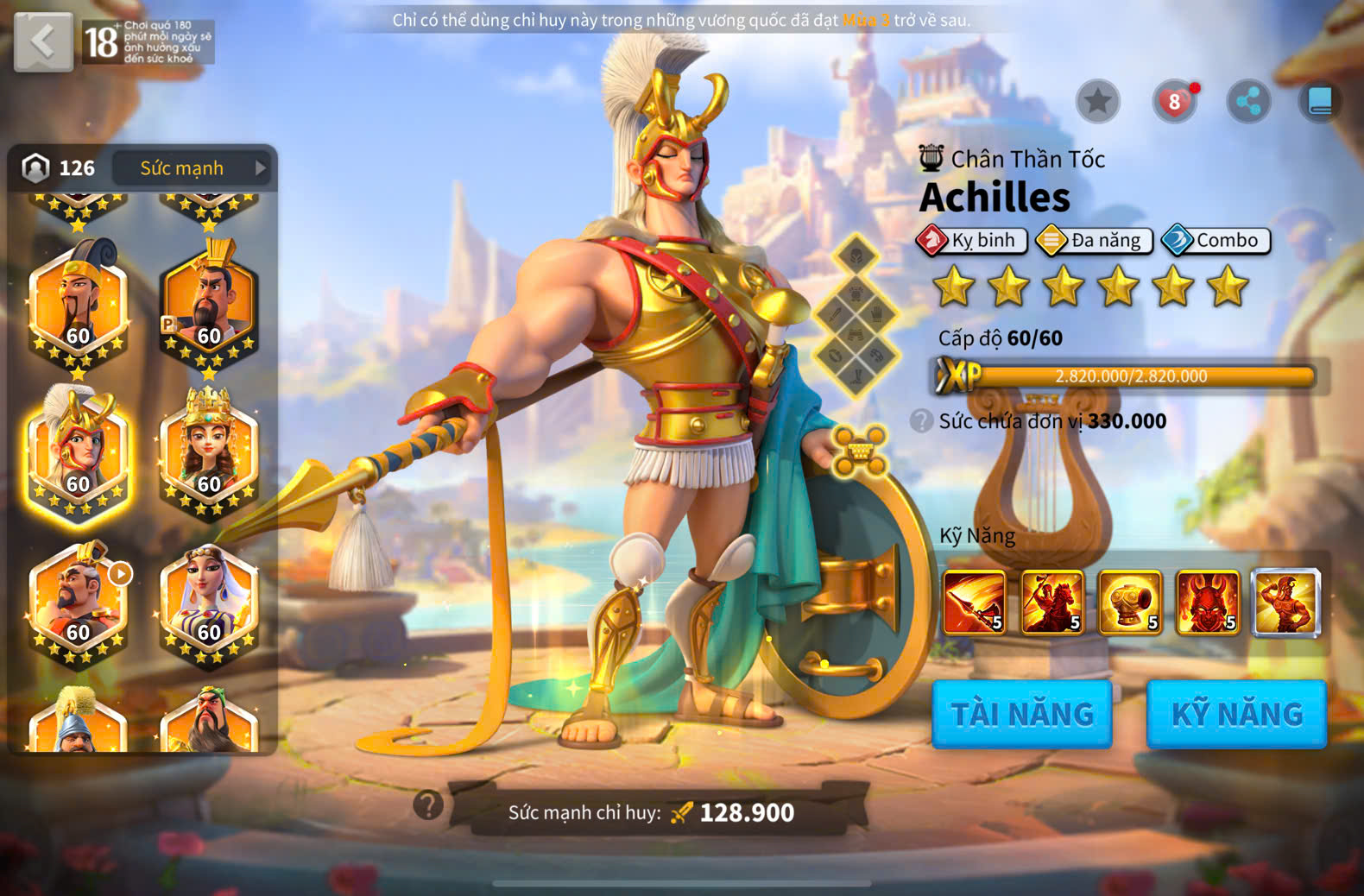Open the blue book icon
This screenshot has height=896, width=1364.
1320,102
